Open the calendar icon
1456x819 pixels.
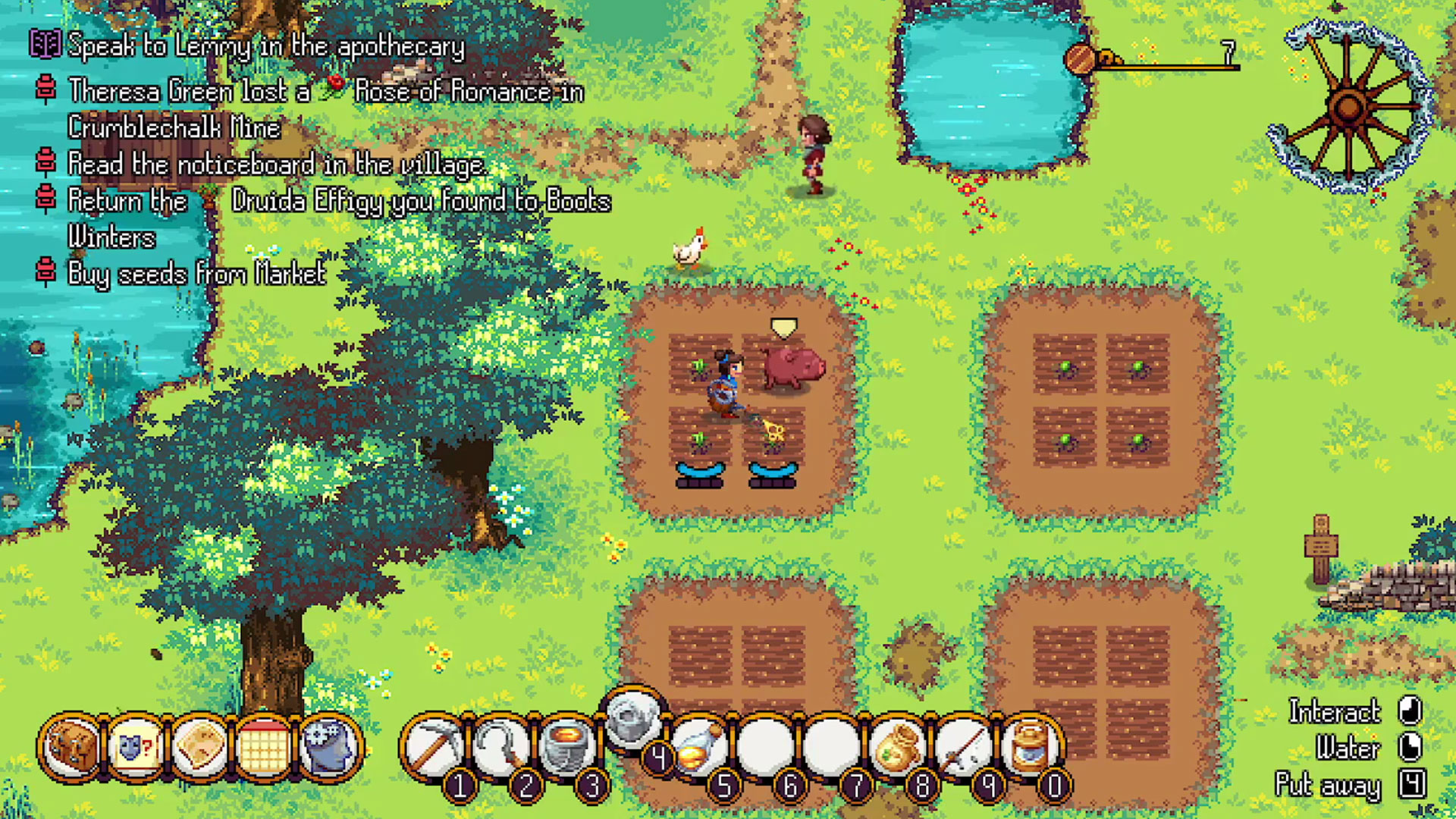point(265,748)
